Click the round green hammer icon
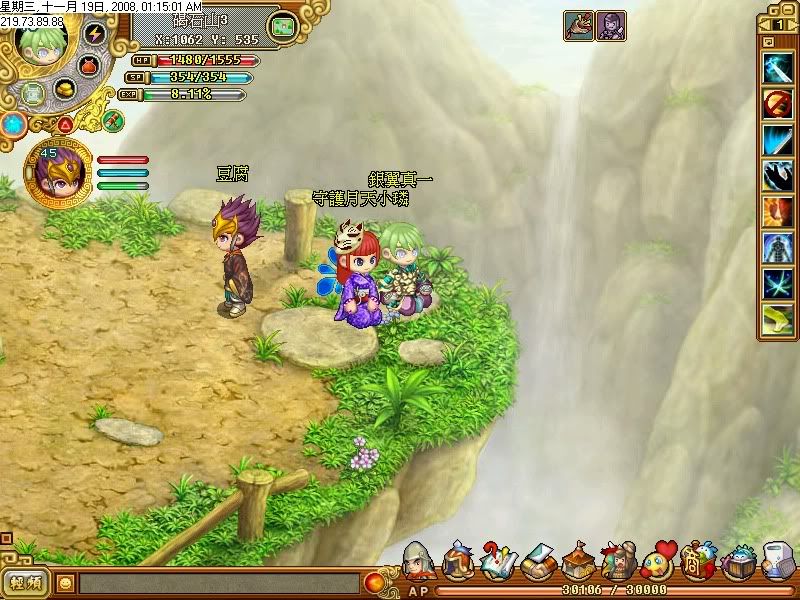 [x=112, y=119]
